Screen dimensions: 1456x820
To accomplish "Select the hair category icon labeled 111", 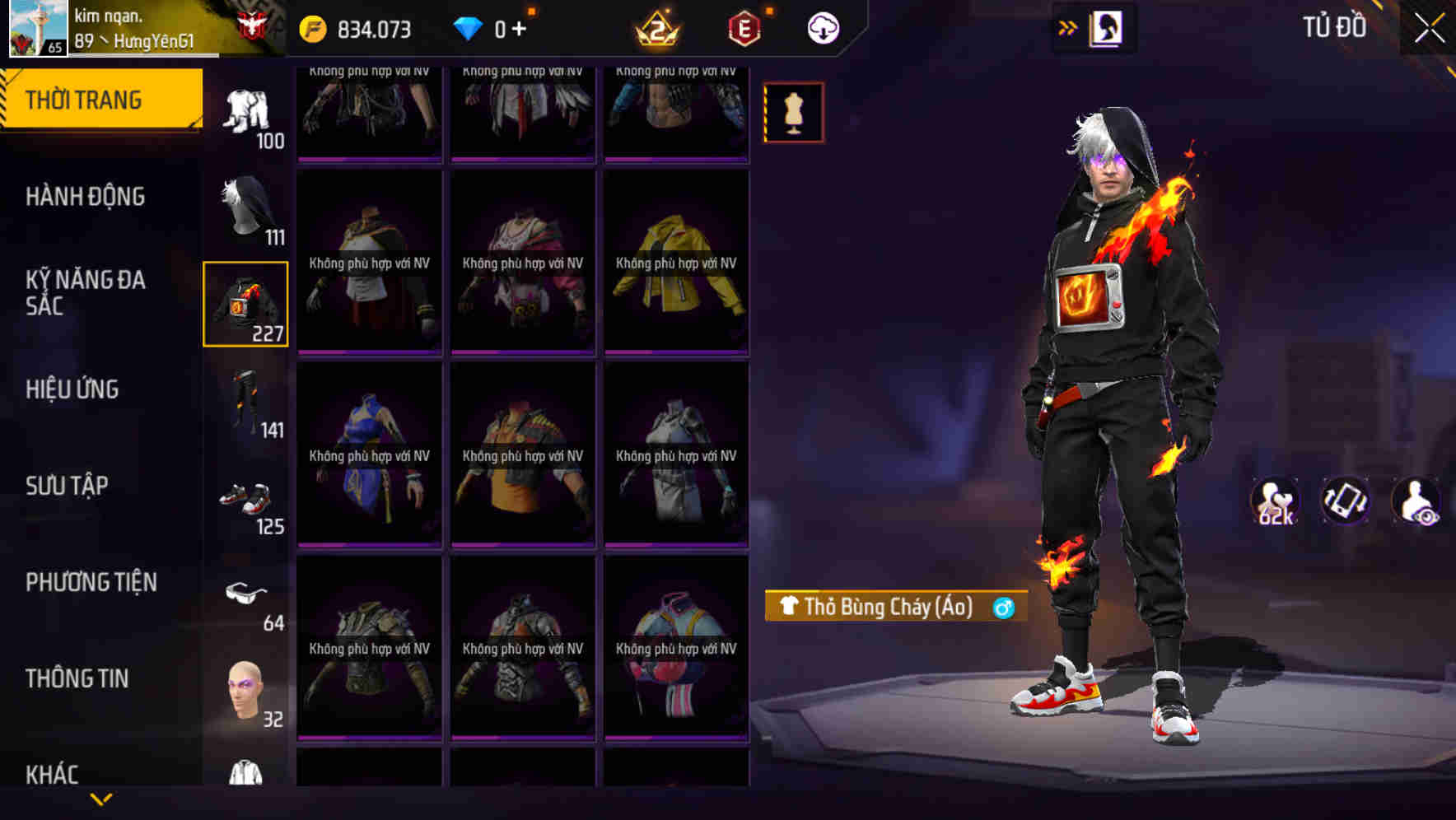I will (245, 206).
